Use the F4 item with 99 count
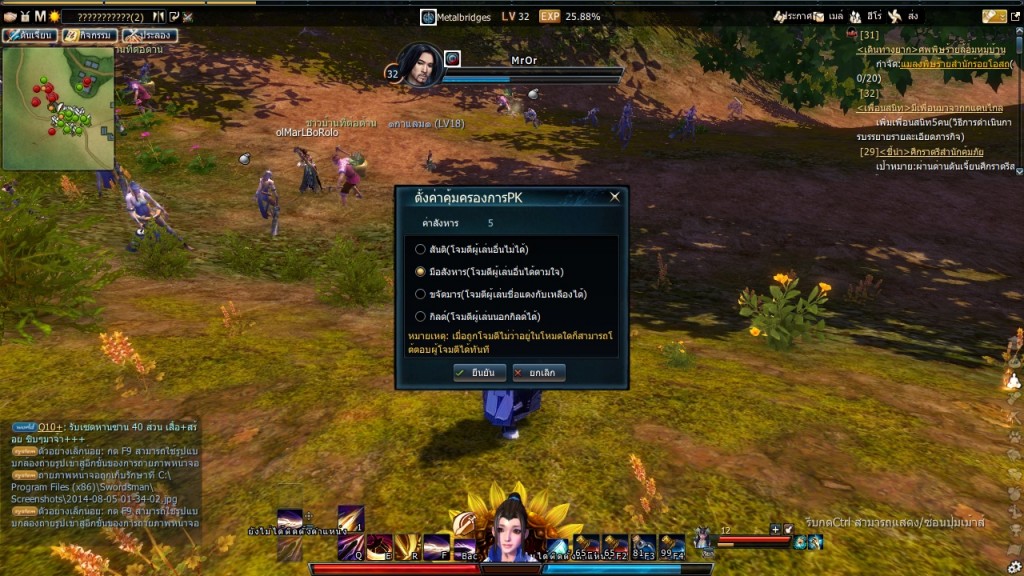This screenshot has width=1024, height=576. (672, 546)
